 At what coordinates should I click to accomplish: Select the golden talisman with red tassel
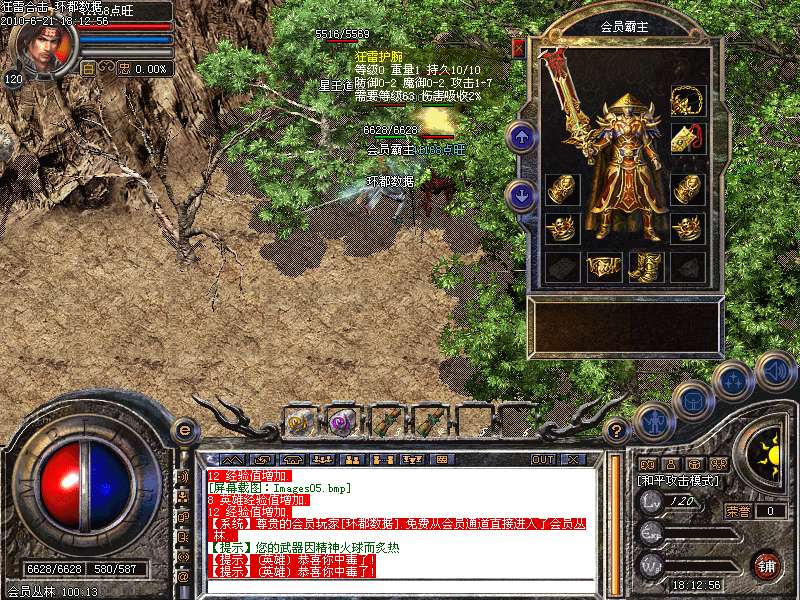point(687,139)
